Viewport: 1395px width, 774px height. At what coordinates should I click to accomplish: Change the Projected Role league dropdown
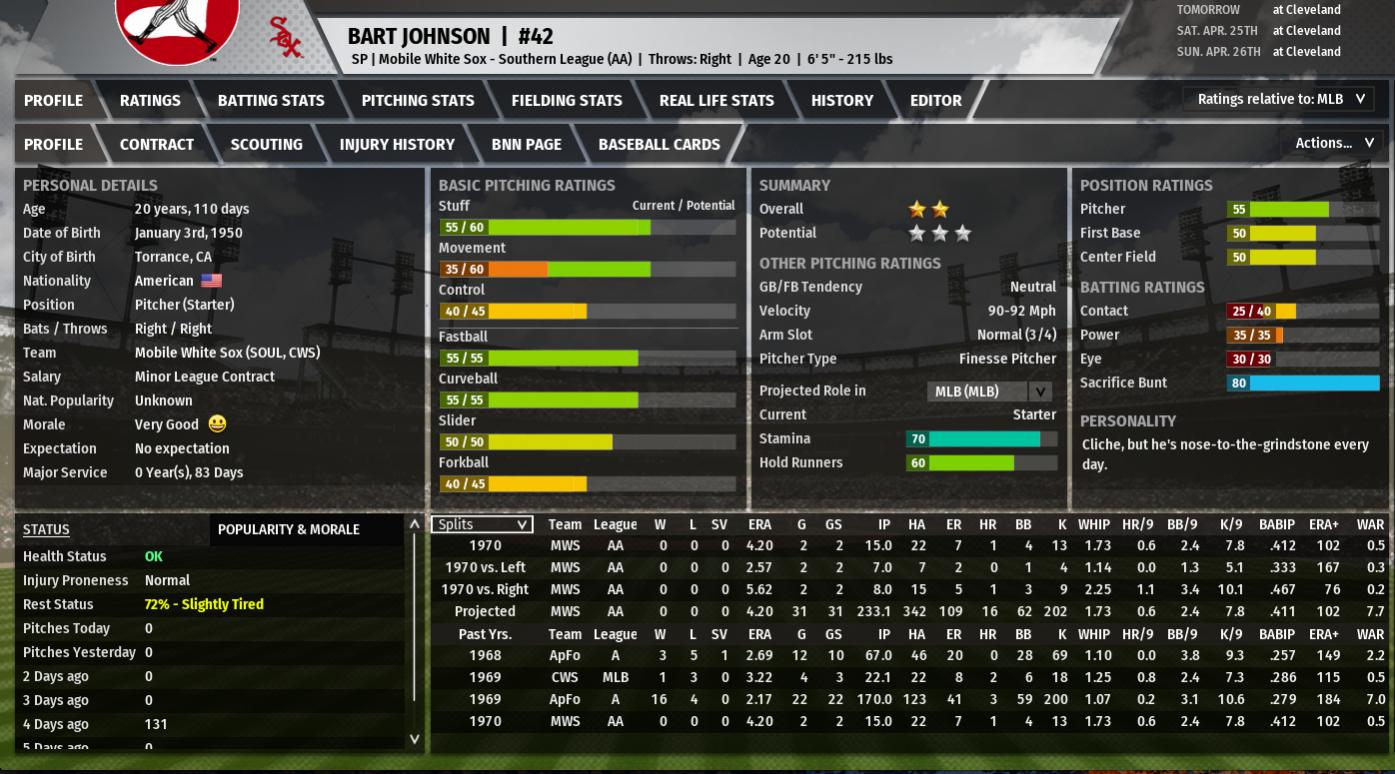pyautogui.click(x=989, y=391)
